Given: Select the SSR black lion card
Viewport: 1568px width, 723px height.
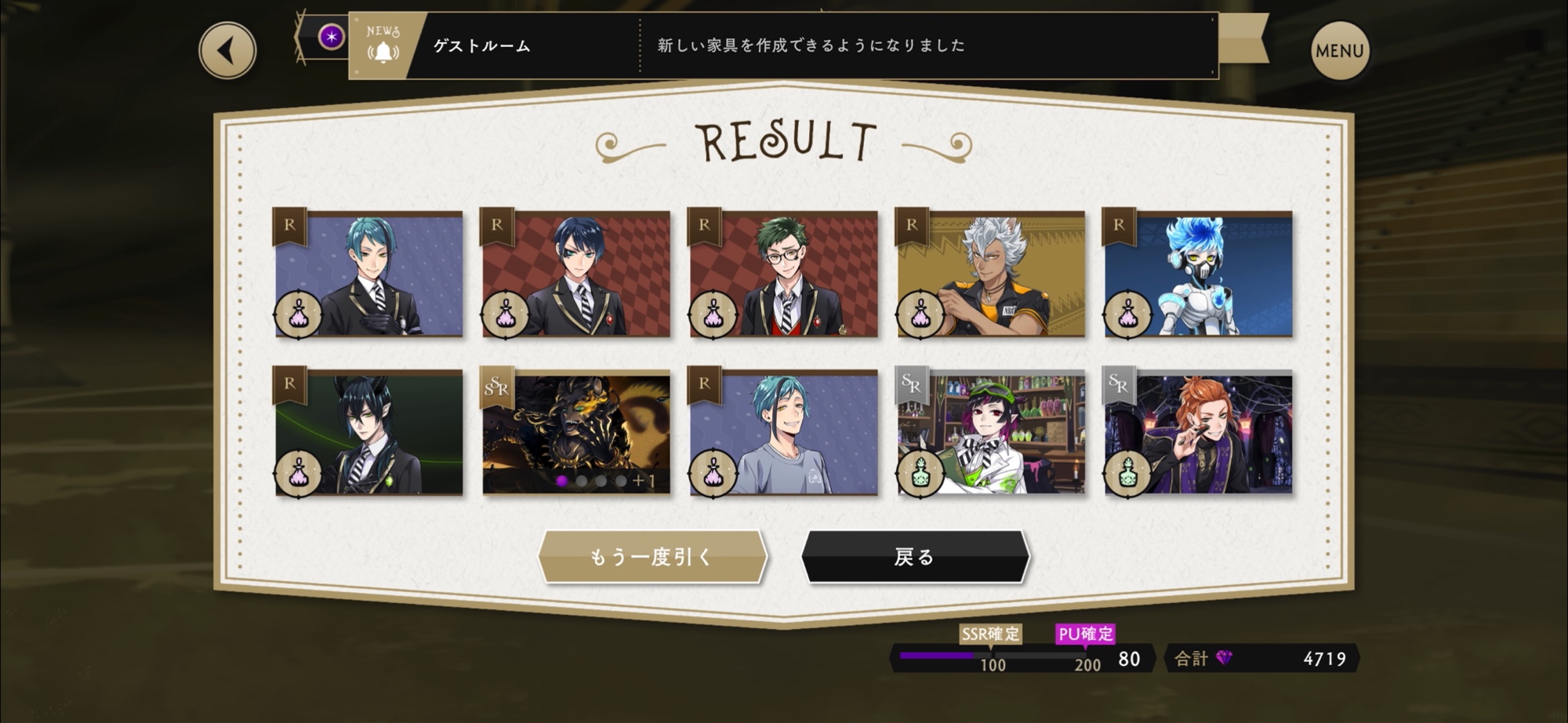Looking at the screenshot, I should click(576, 433).
